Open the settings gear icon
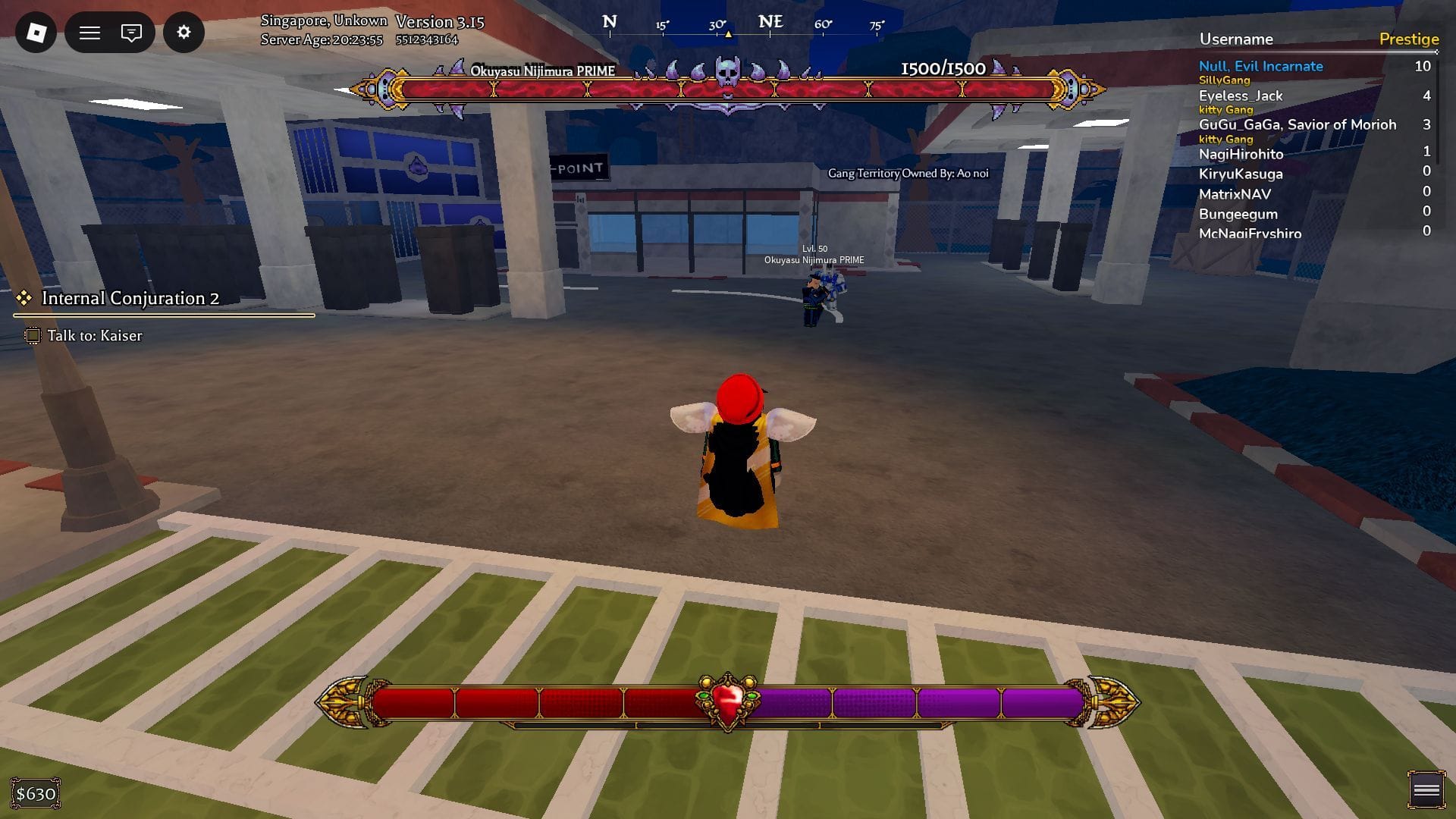This screenshot has height=819, width=1456. (x=184, y=32)
